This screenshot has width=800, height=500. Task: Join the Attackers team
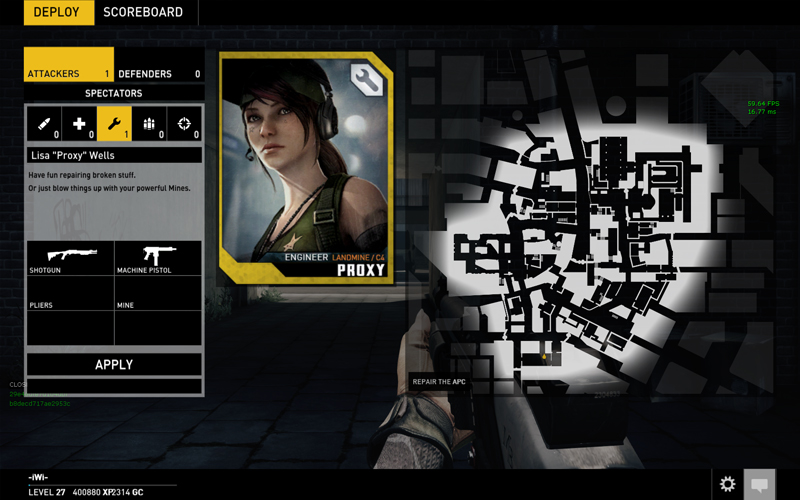[x=68, y=73]
